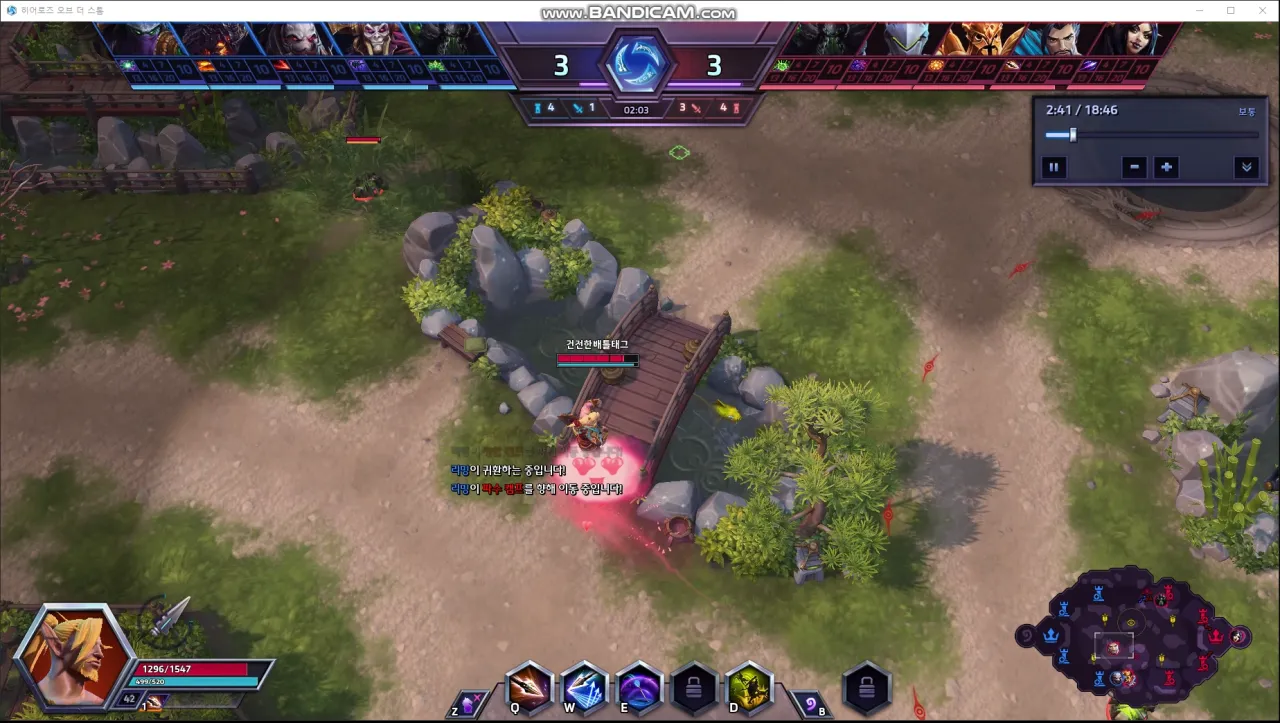Increase replay speed with the plus button
The height and width of the screenshot is (723, 1280).
[x=1166, y=168]
